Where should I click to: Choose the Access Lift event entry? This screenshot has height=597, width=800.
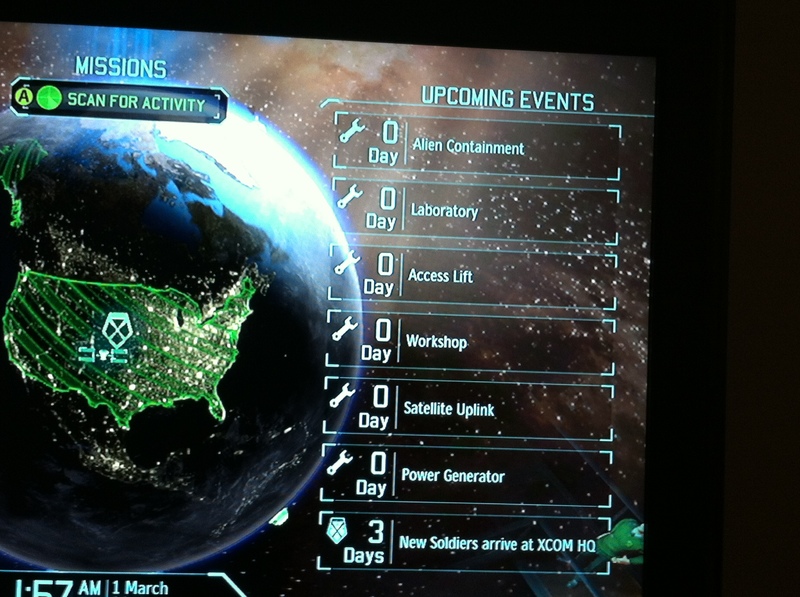(471, 275)
